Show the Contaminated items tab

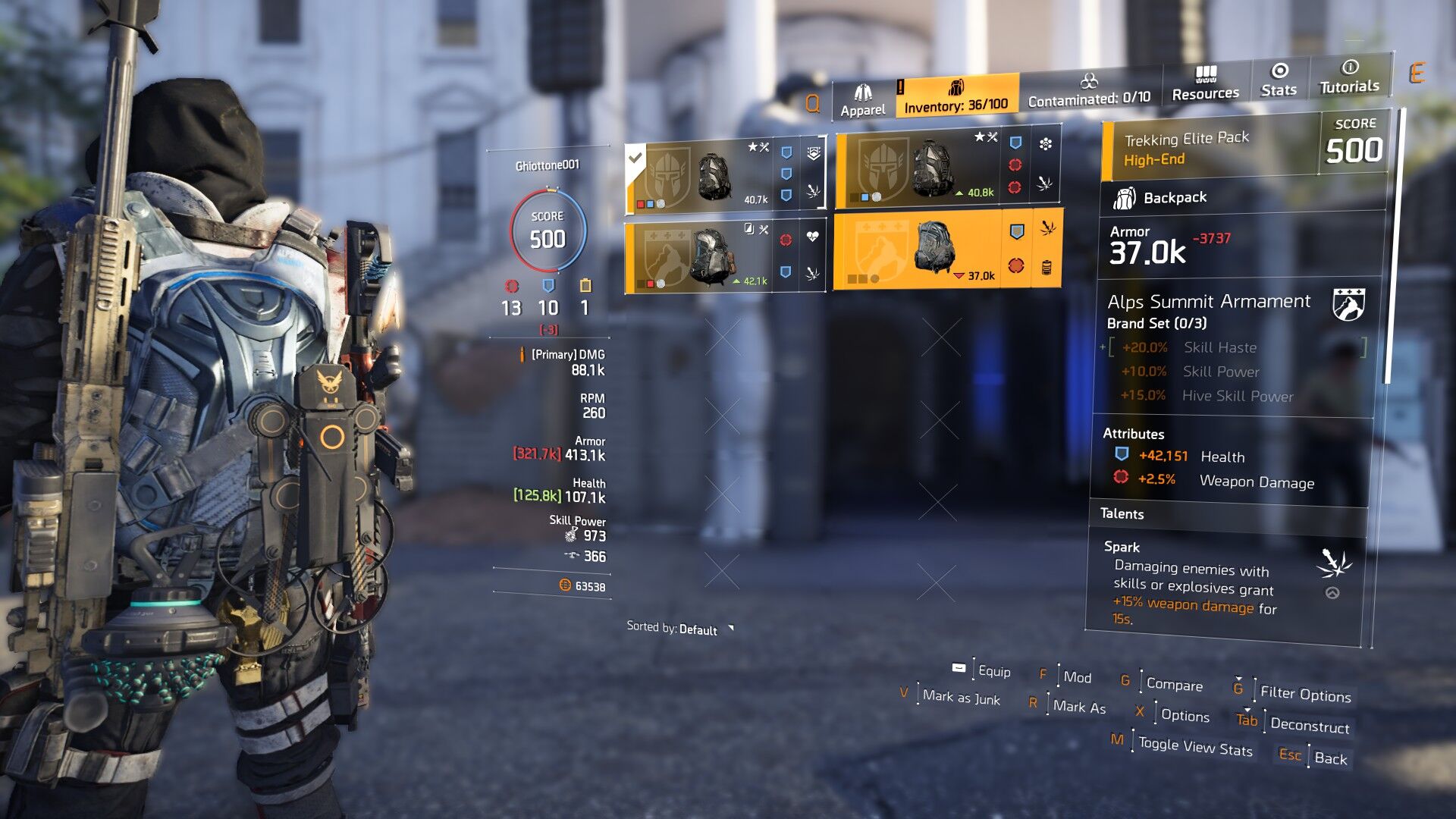coord(1089,90)
